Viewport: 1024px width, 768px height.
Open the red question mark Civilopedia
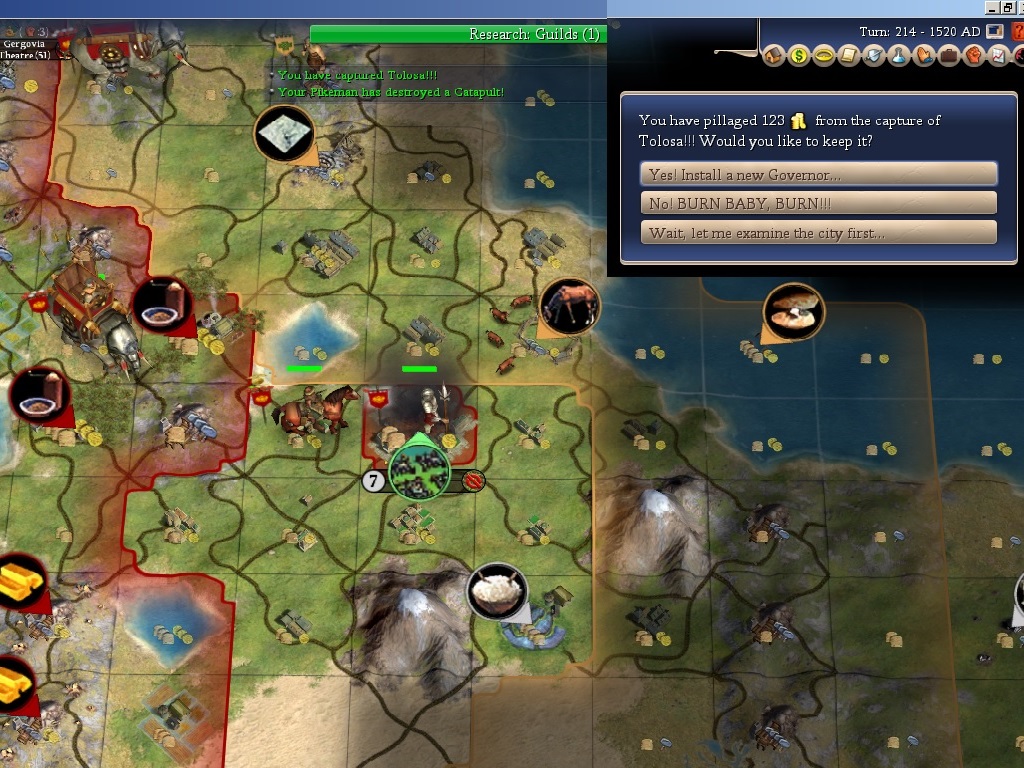[x=1018, y=31]
